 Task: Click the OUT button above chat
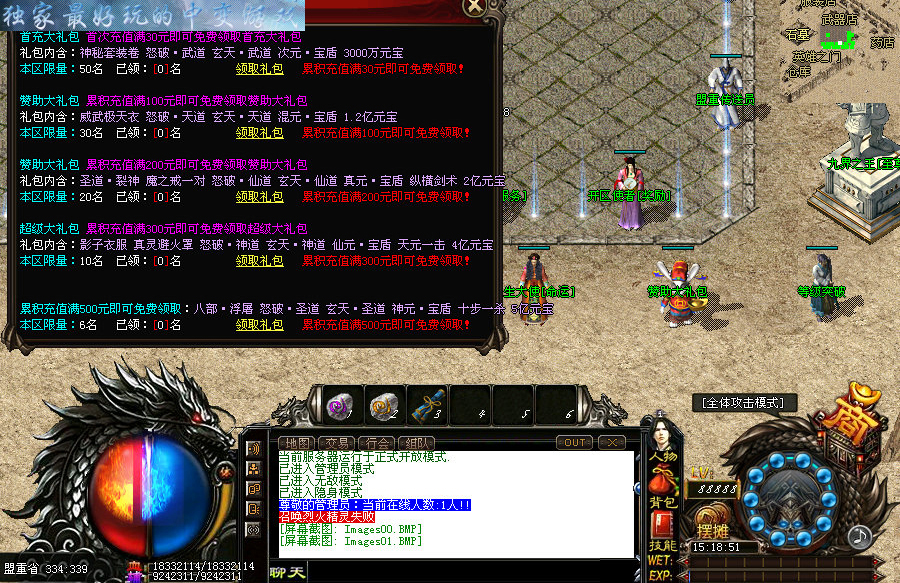pos(576,442)
